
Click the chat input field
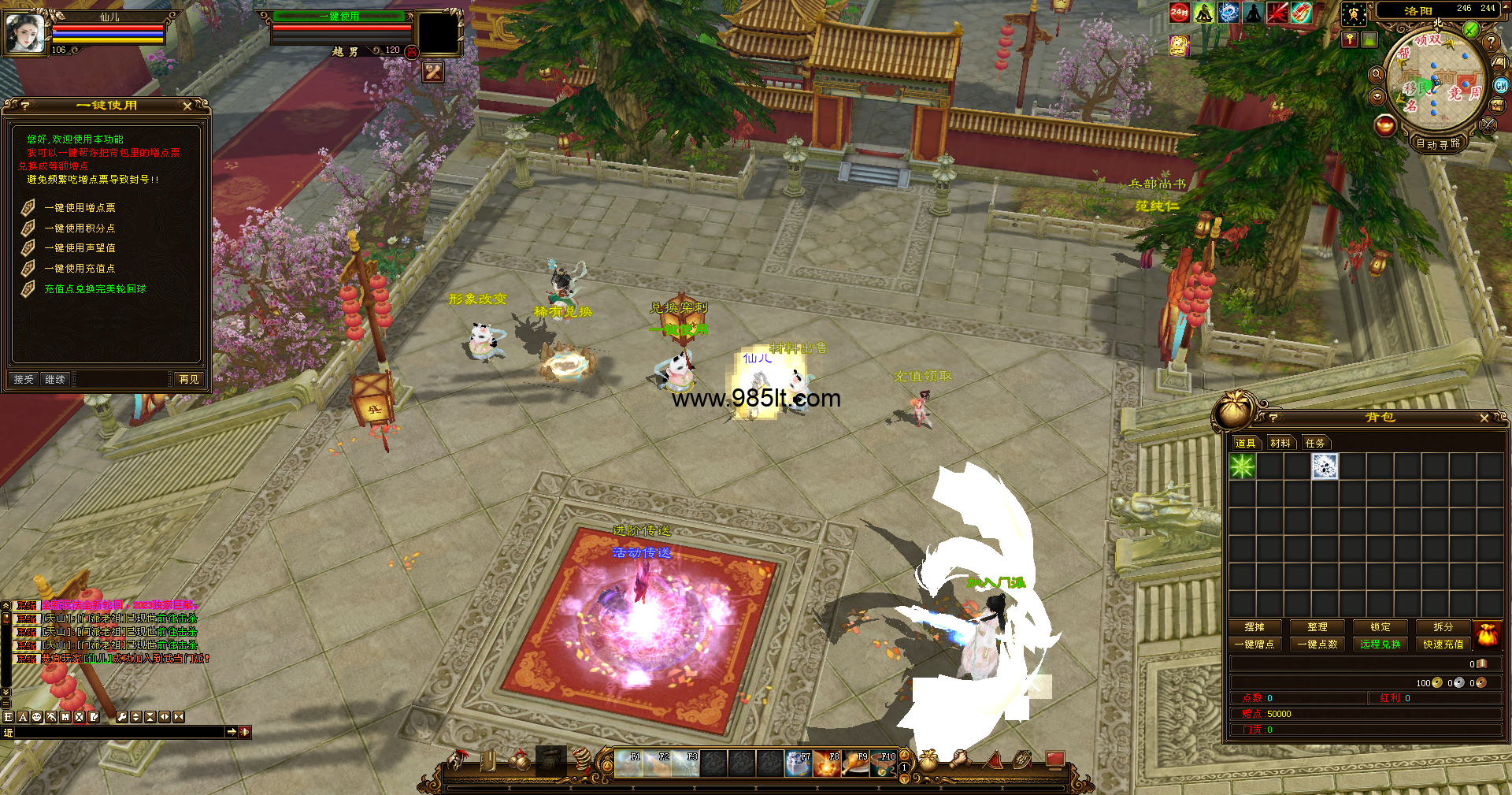tap(118, 733)
